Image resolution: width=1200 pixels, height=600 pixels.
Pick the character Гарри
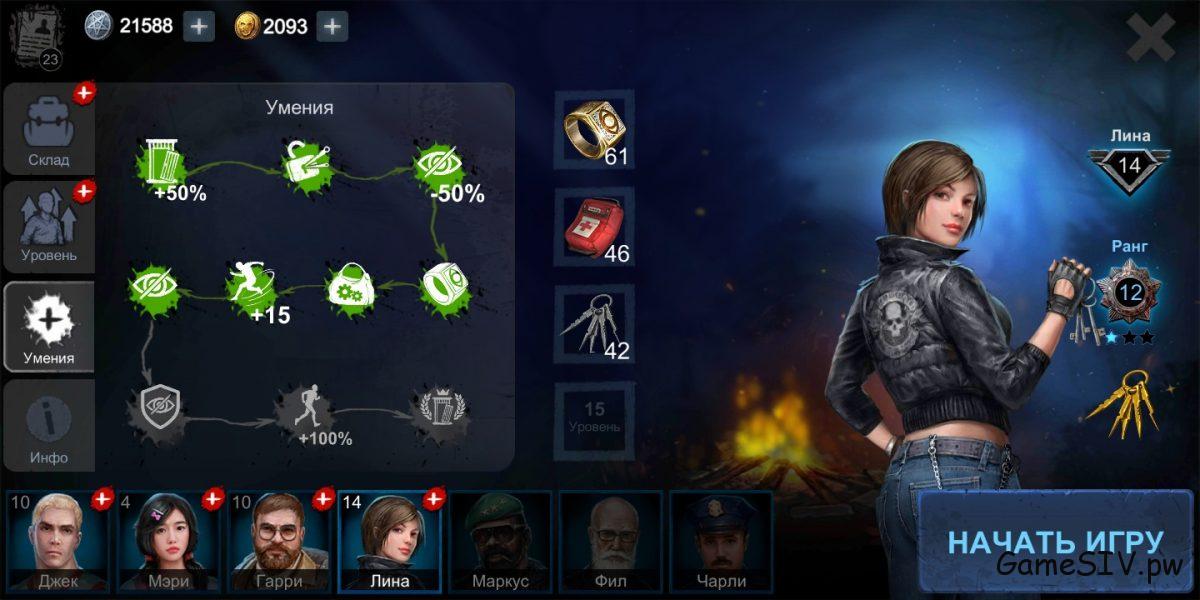(x=279, y=540)
